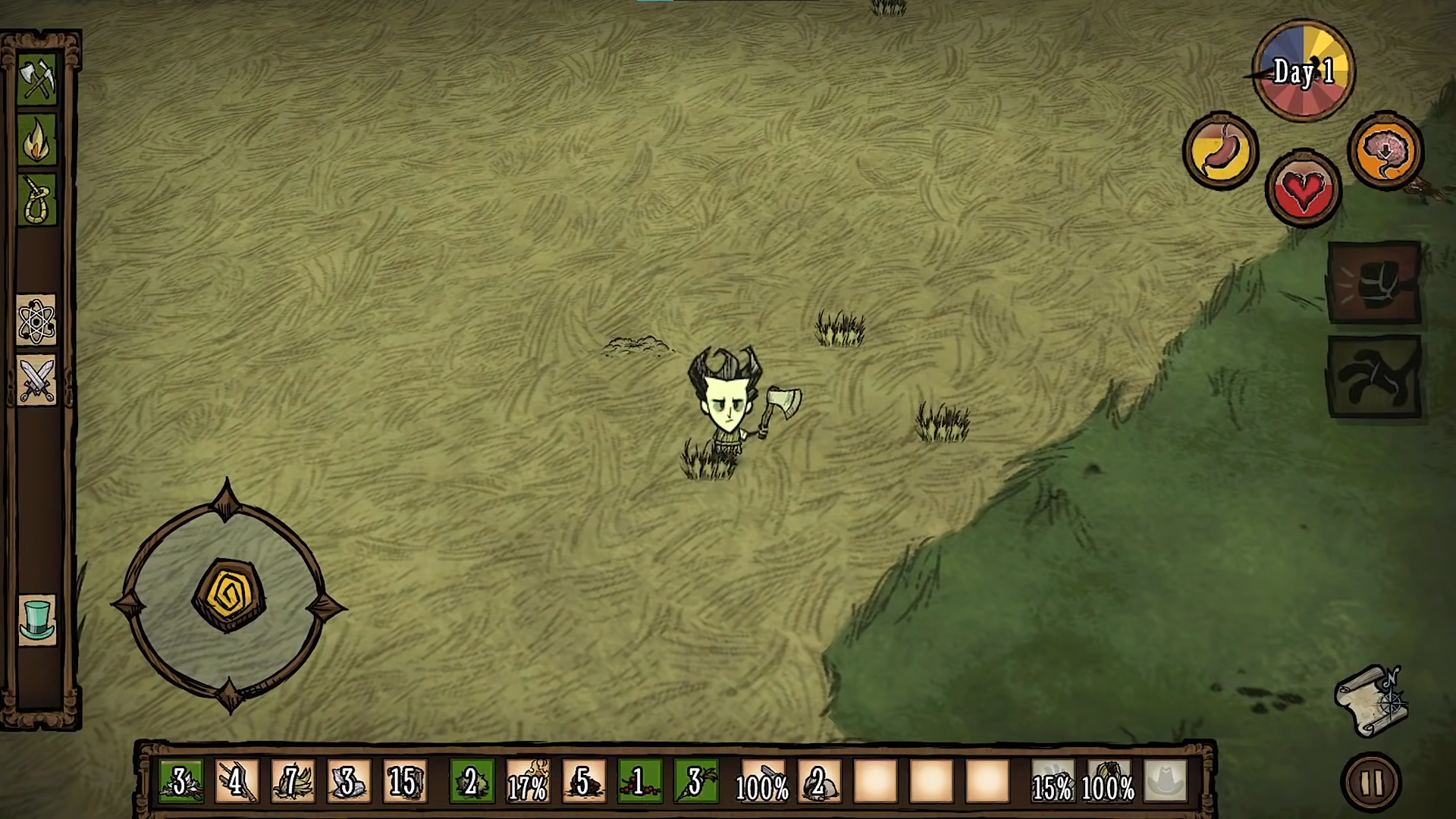Select the red berries slot
Image resolution: width=1456 pixels, height=819 pixels.
pyautogui.click(x=639, y=782)
